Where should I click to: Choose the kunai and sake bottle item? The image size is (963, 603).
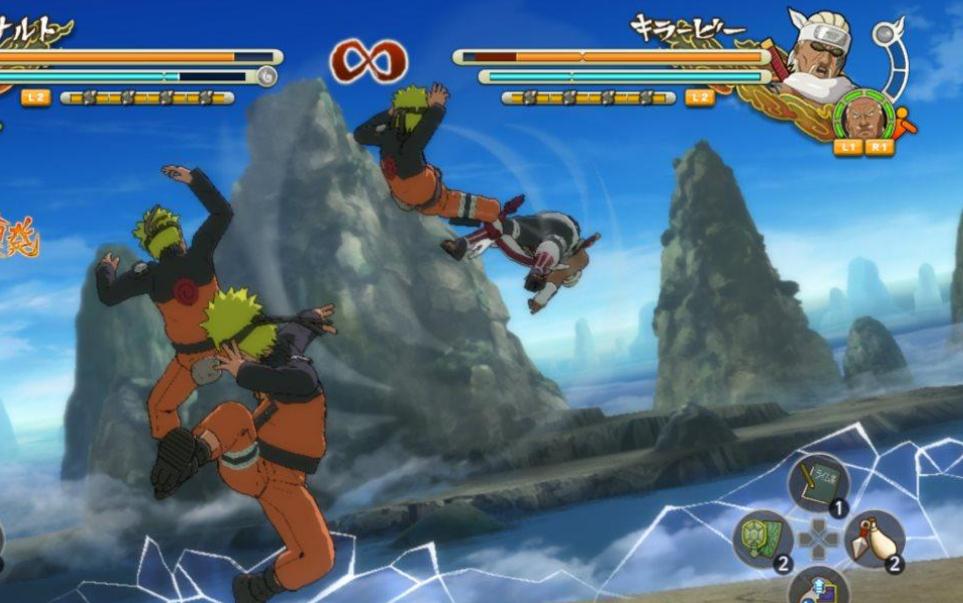pos(874,539)
